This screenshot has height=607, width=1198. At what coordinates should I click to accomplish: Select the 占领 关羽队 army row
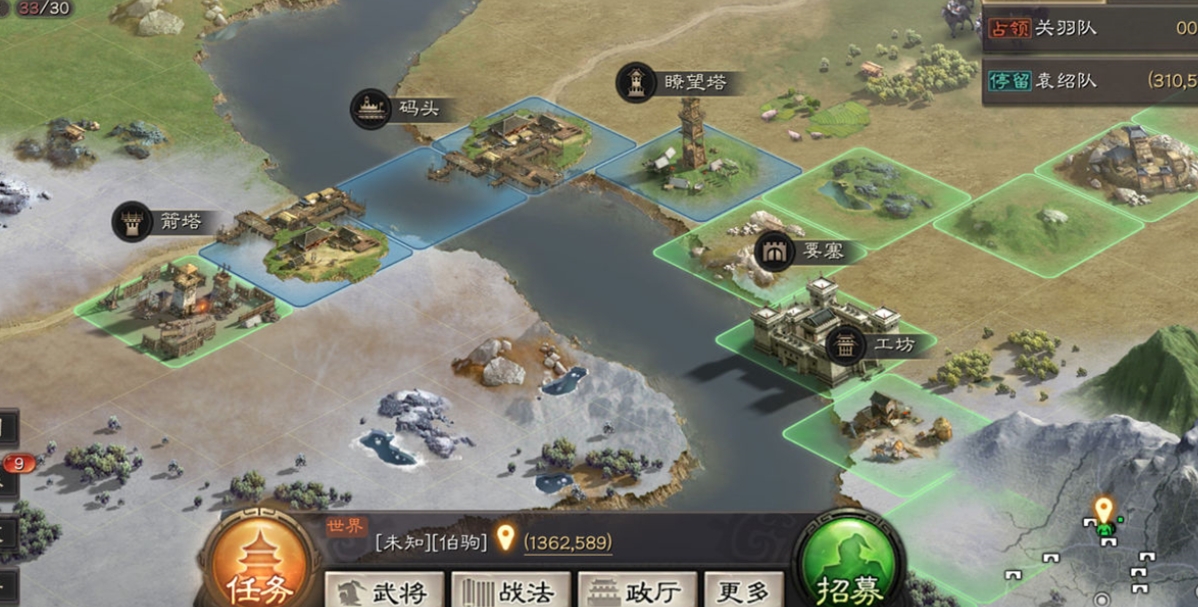(x=1090, y=27)
